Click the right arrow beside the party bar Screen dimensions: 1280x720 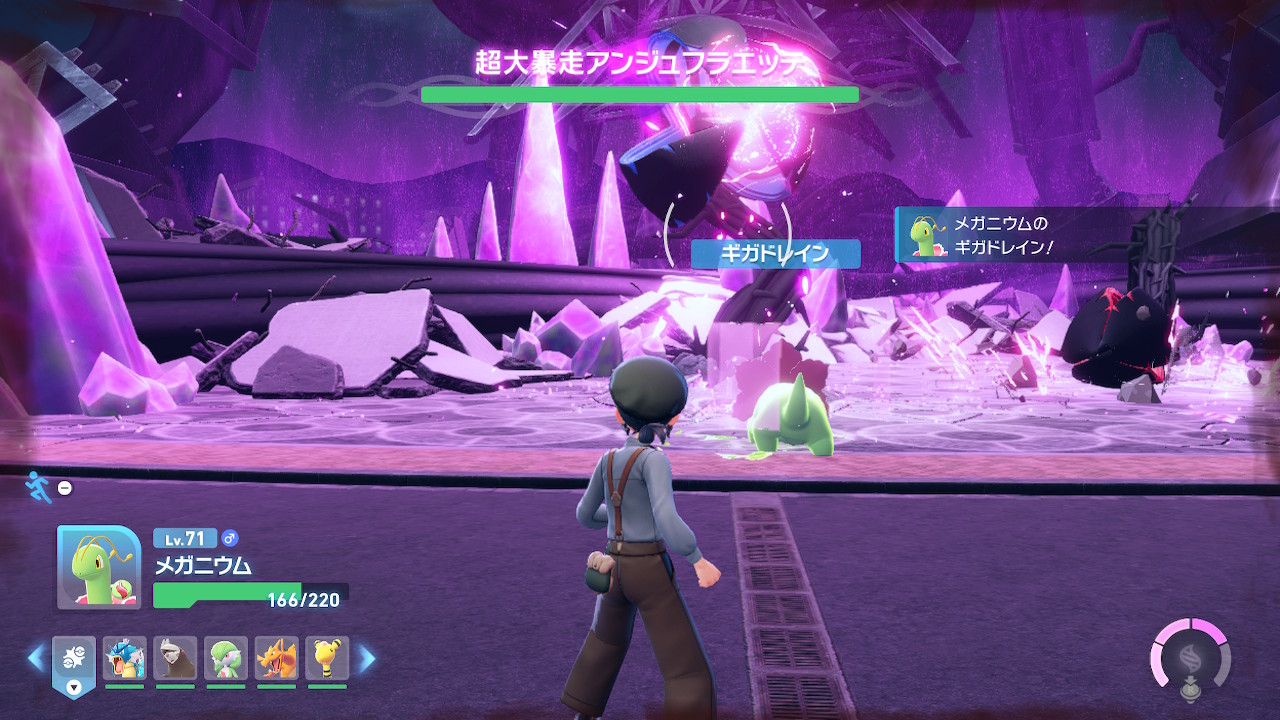point(367,658)
